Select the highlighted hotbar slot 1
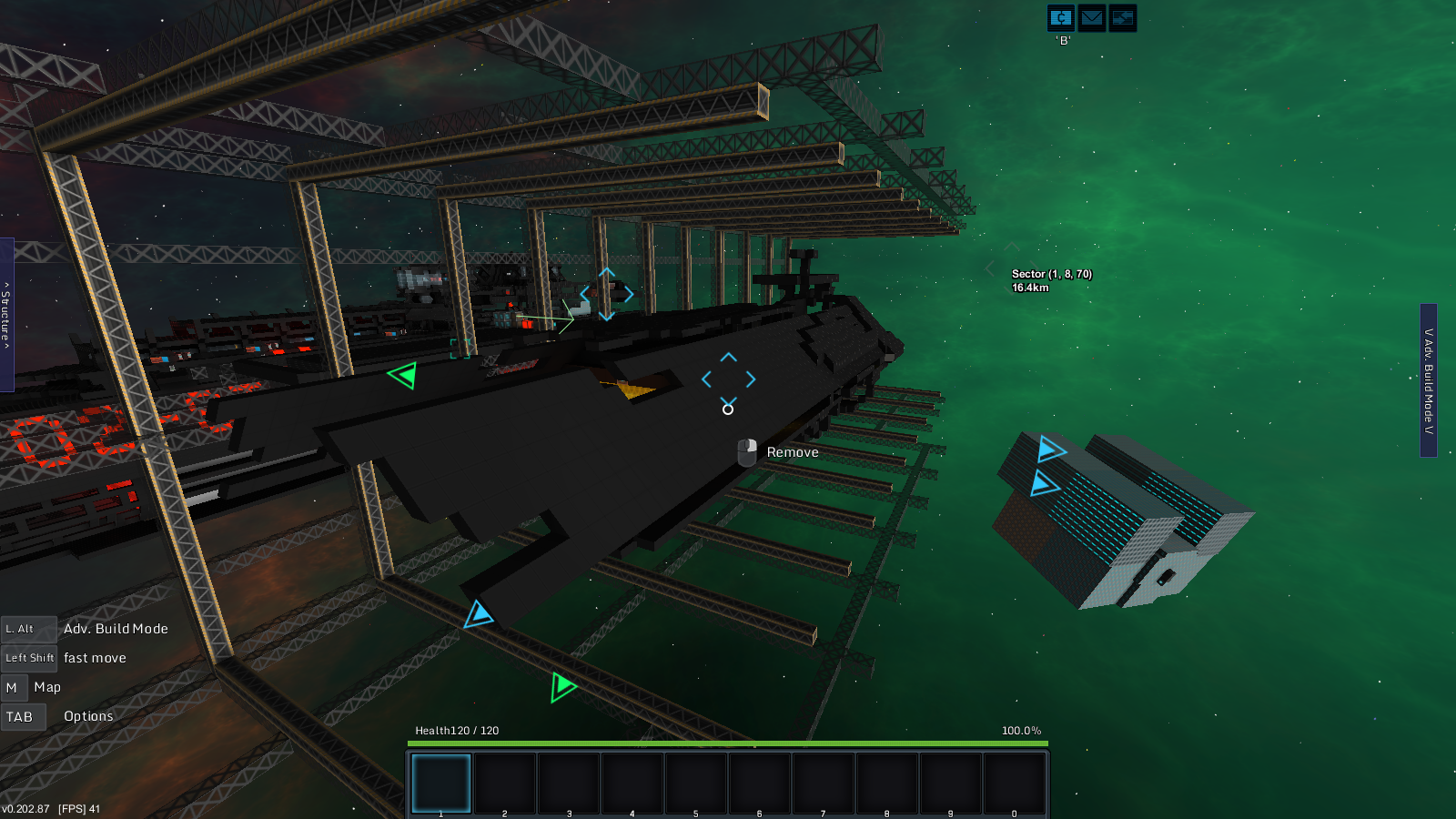The height and width of the screenshot is (819, 1456). (441, 783)
